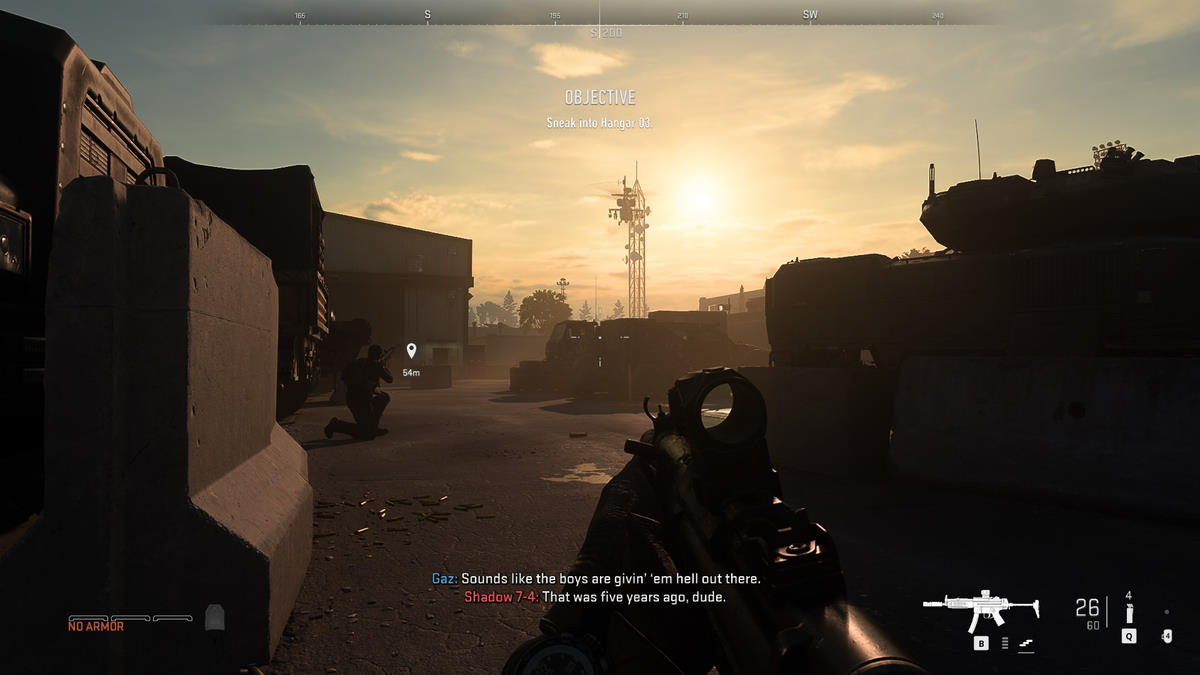Click the submachine gun weapon icon
The height and width of the screenshot is (675, 1200).
point(981,609)
